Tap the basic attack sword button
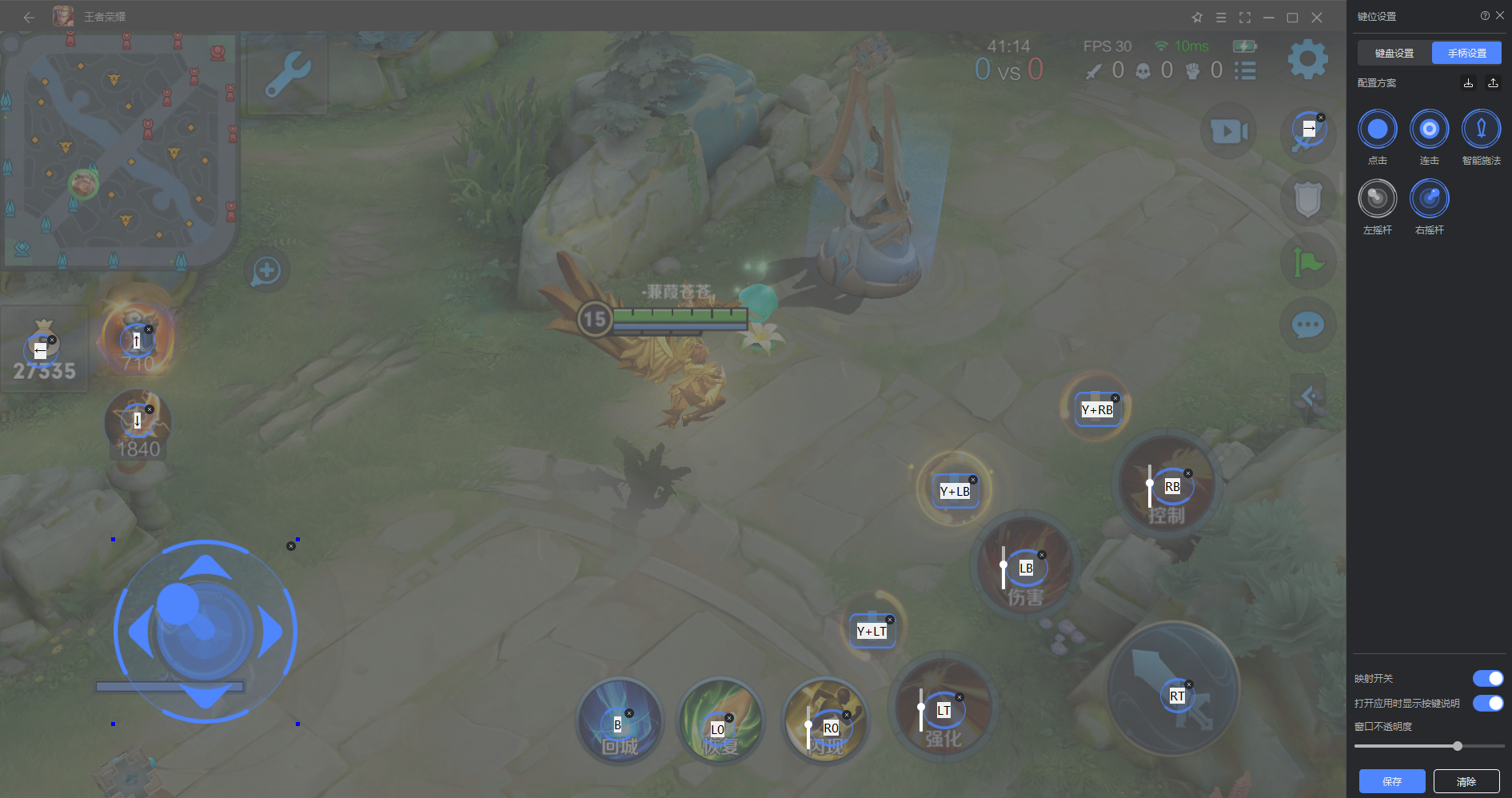This screenshot has width=1512, height=798. [1173, 689]
